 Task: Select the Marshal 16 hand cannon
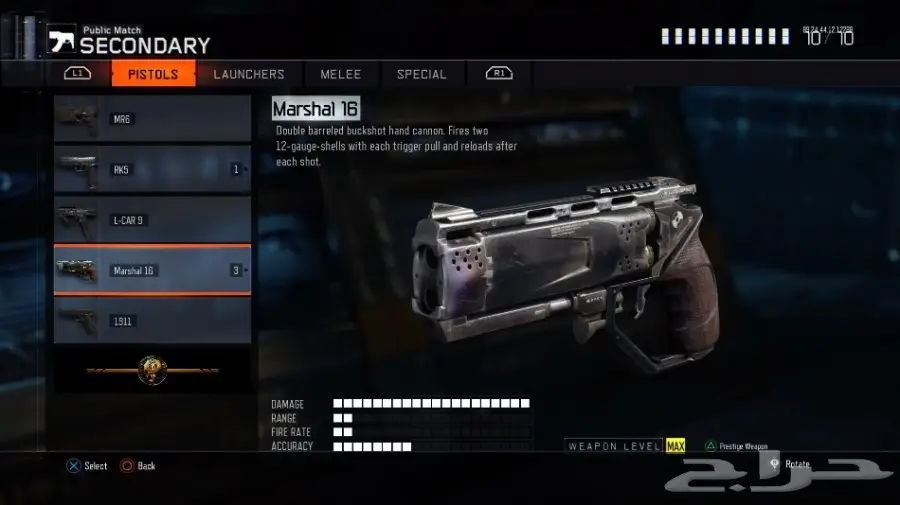(152, 270)
